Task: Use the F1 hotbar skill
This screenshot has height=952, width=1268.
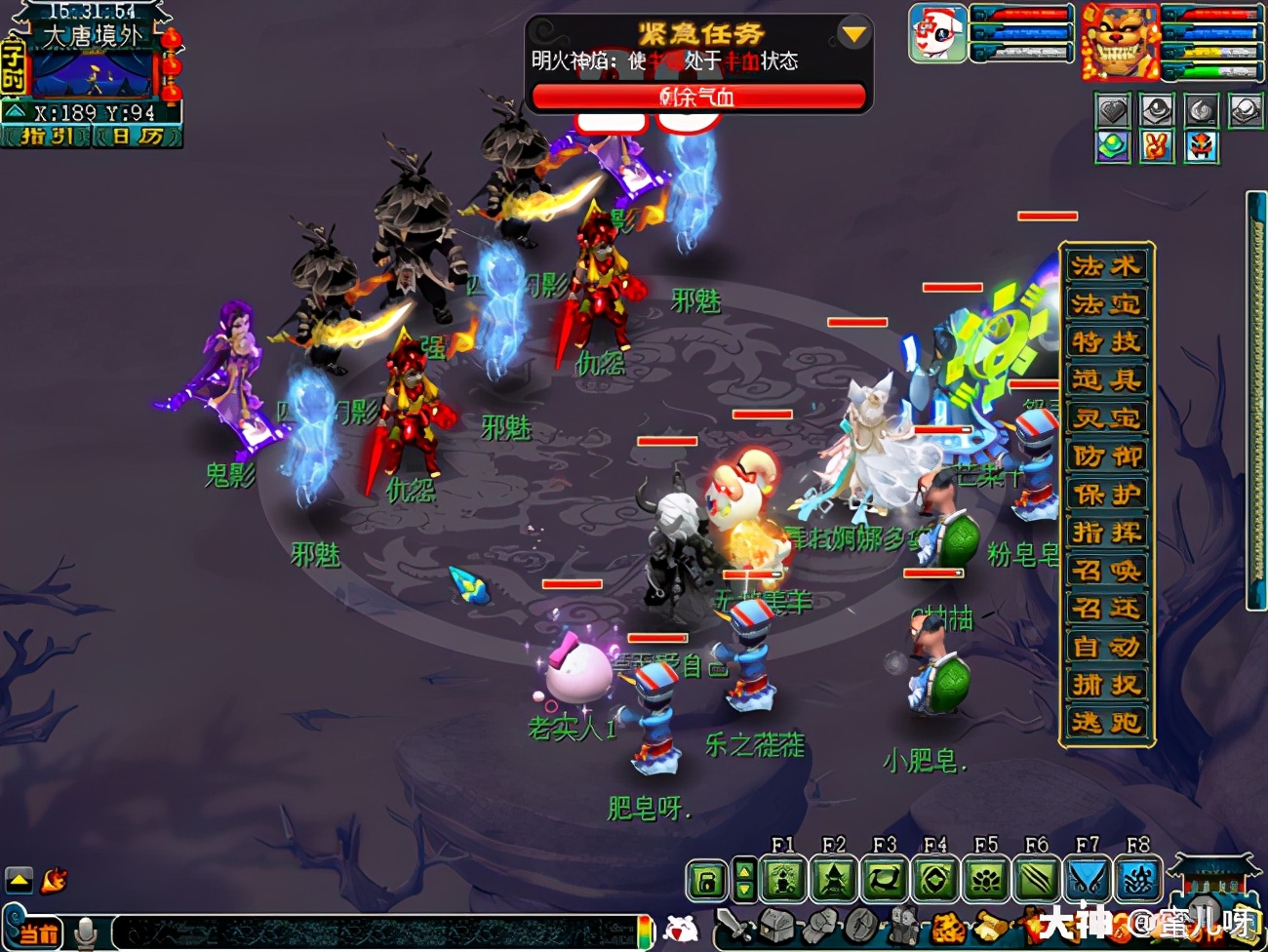Action: click(783, 881)
